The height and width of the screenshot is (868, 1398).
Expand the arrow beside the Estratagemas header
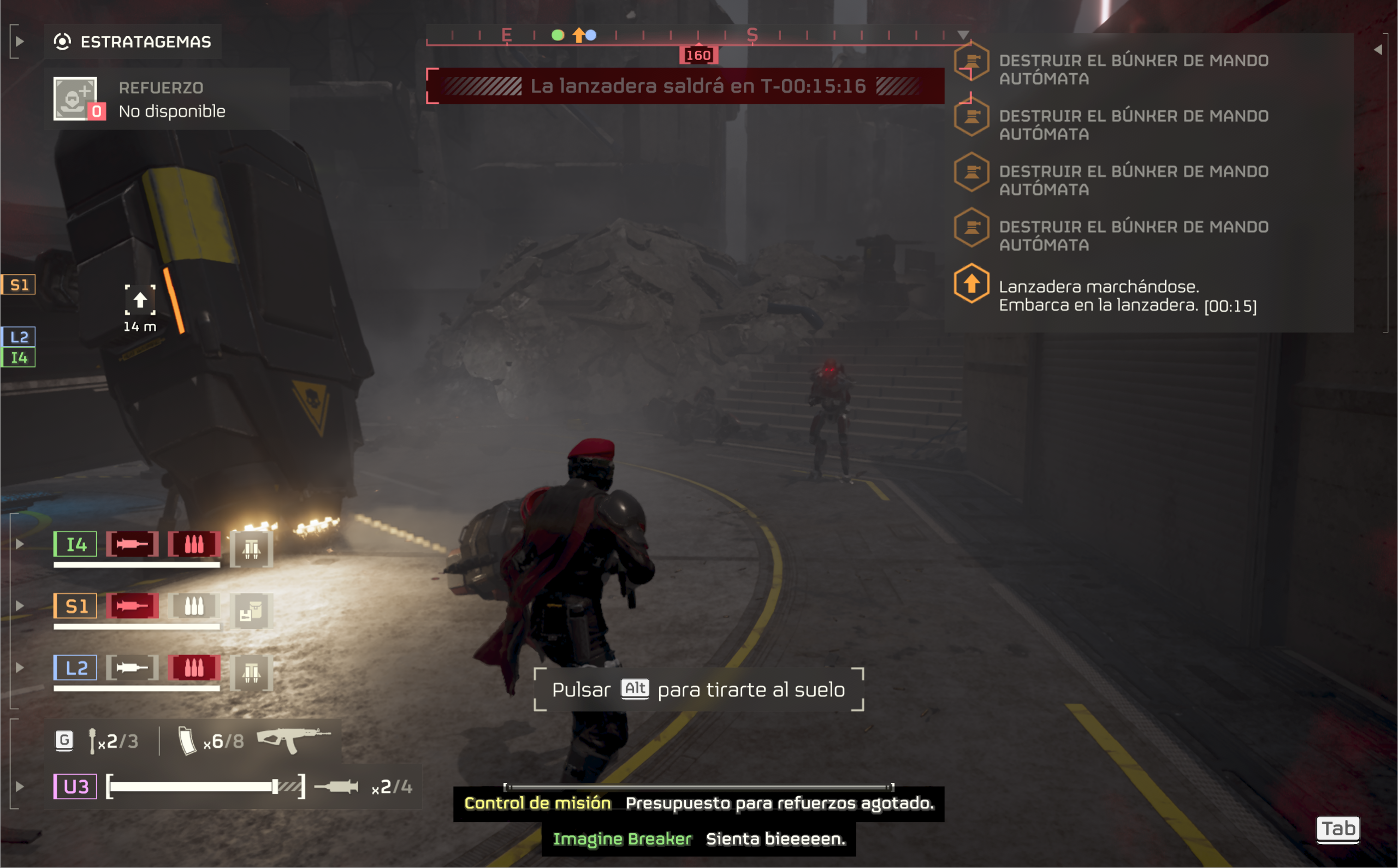tap(20, 41)
